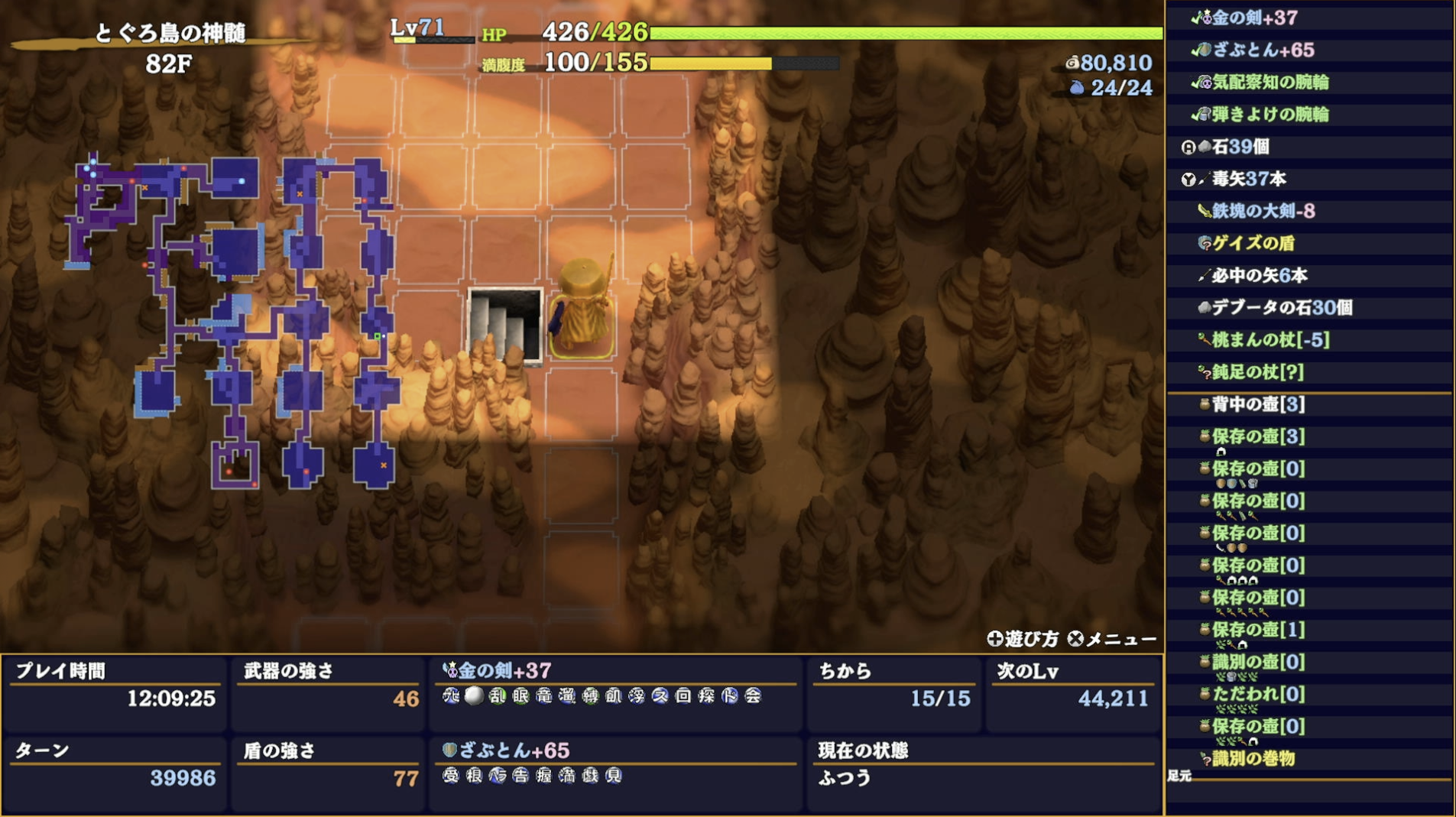Screen dimensions: 1456x817
Task: Select 金の剣+37 in the inventory list
Action: coord(1253,18)
